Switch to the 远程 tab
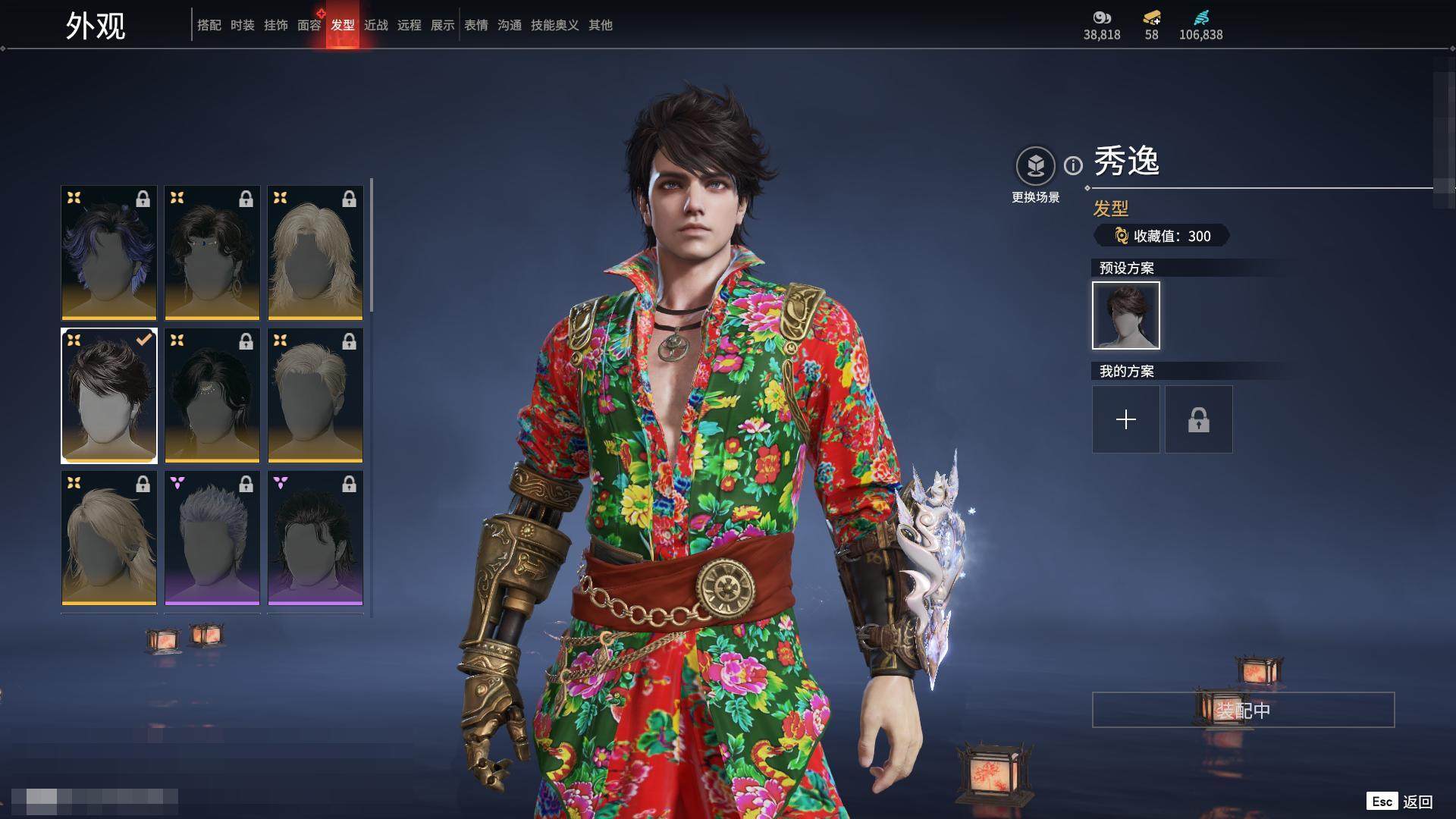1456x819 pixels. [x=409, y=25]
